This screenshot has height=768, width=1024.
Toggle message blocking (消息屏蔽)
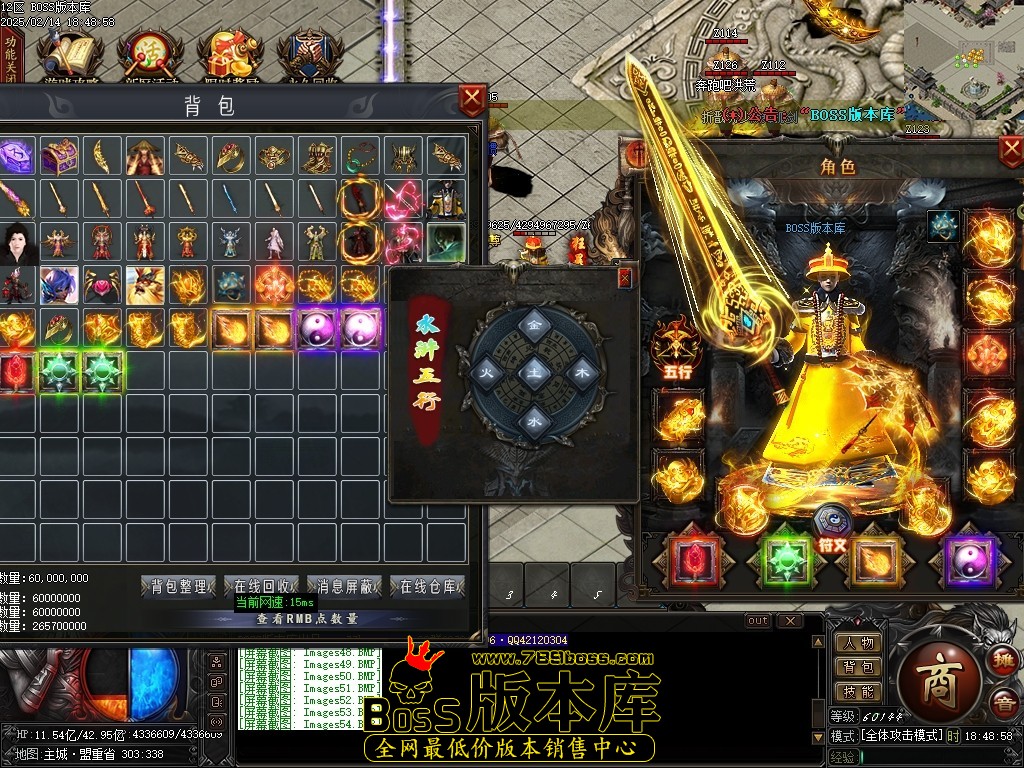tap(345, 587)
